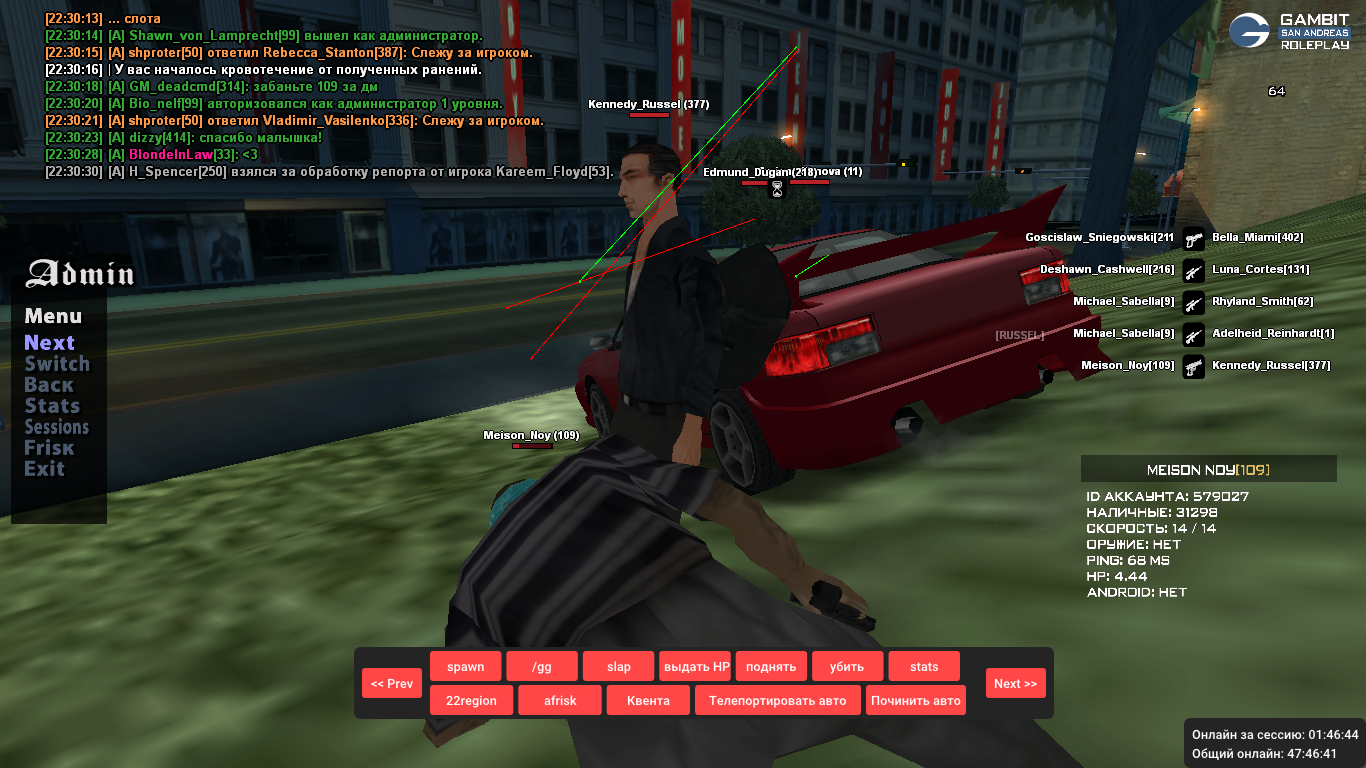
Task: Open Sessions in the Admin menu
Action: 57,427
